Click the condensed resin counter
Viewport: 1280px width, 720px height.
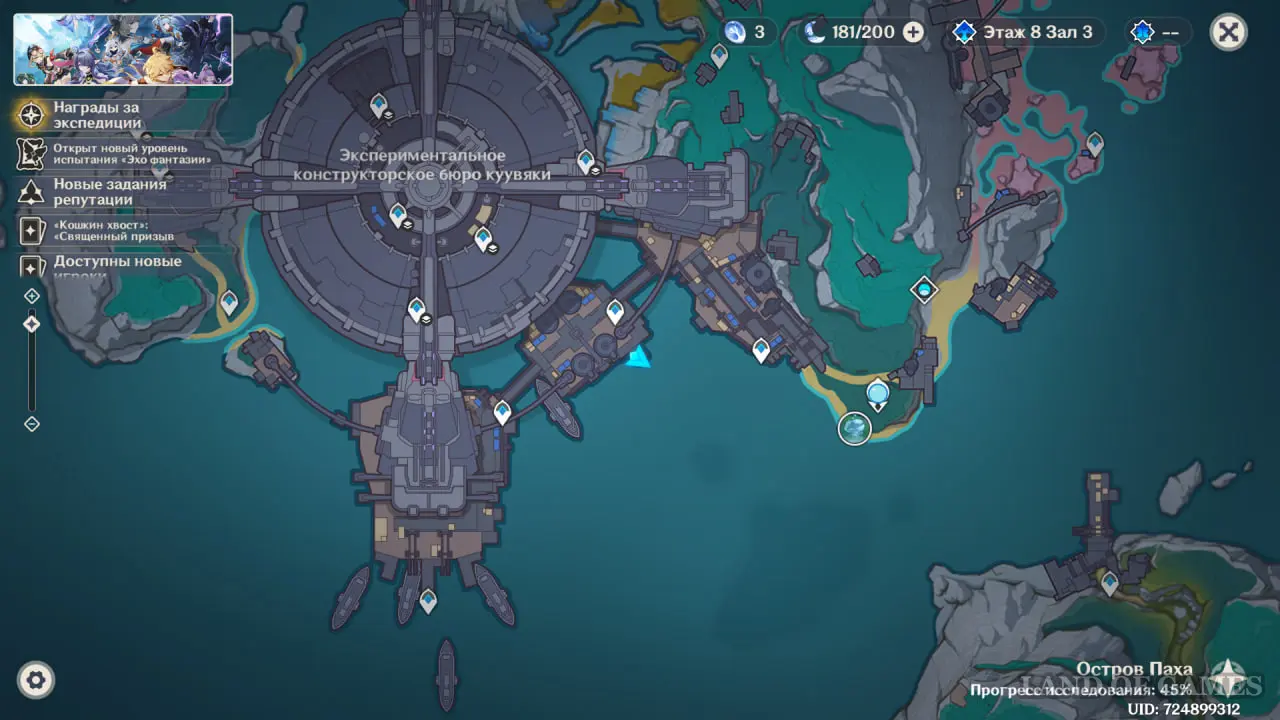click(x=746, y=32)
